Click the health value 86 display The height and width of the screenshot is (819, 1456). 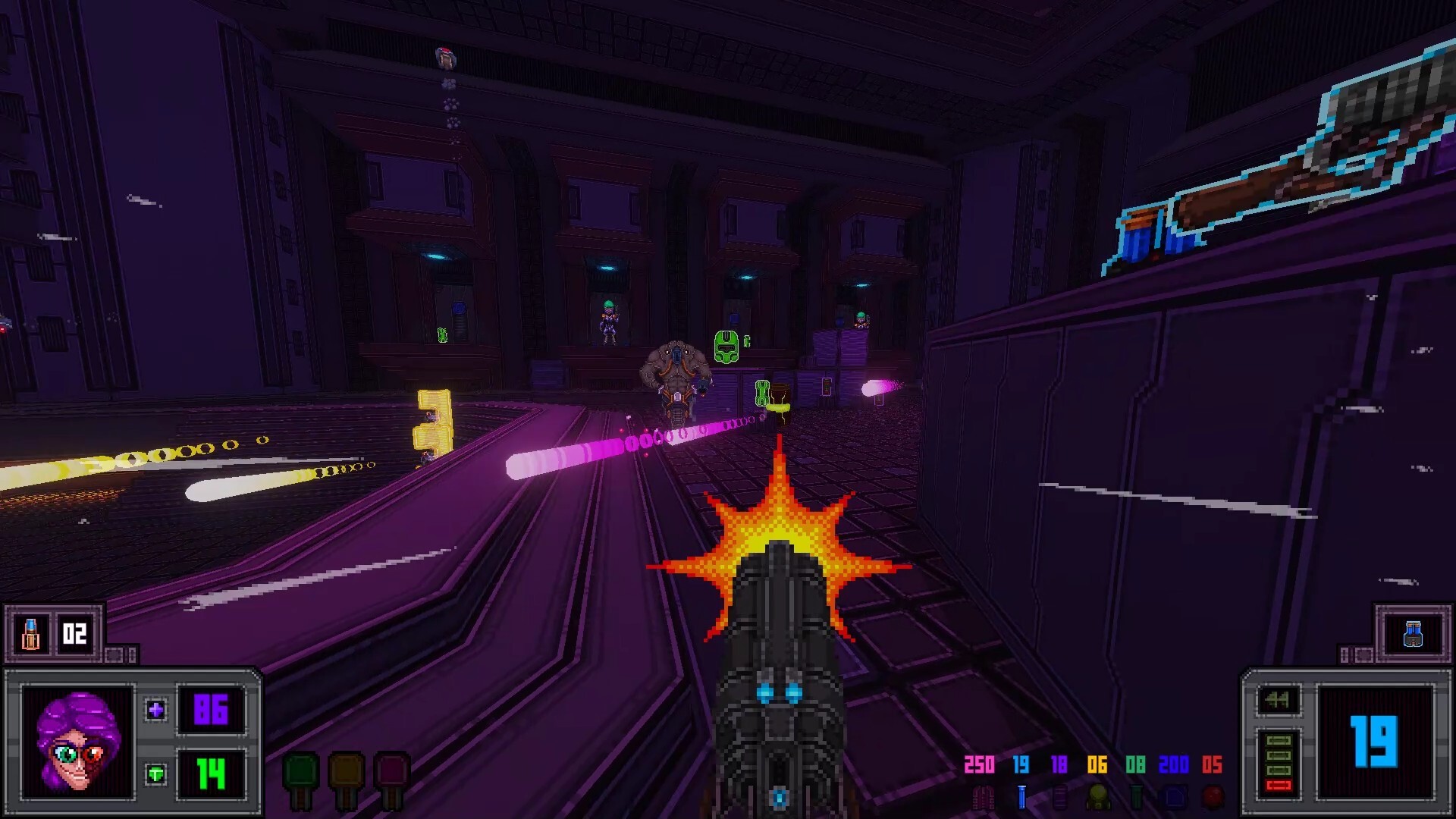click(x=211, y=710)
